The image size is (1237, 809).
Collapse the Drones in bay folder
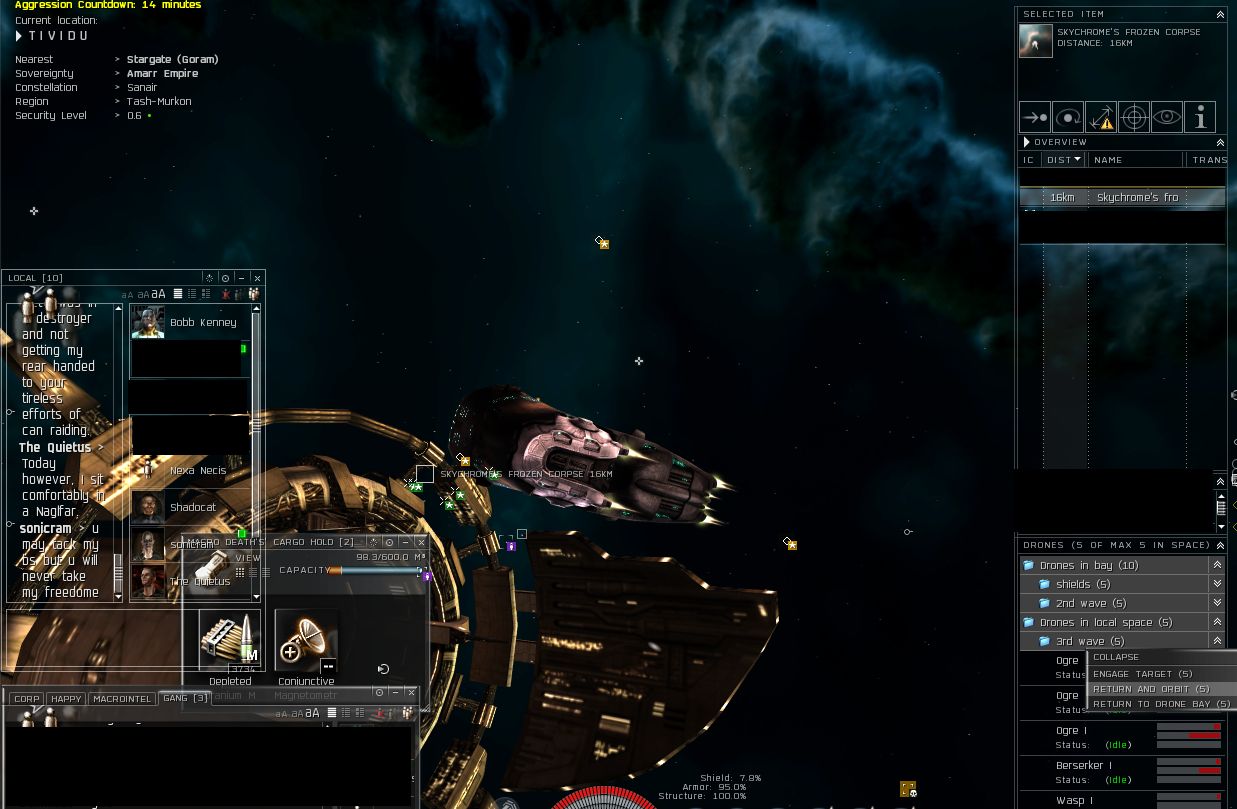pyautogui.click(x=1217, y=565)
